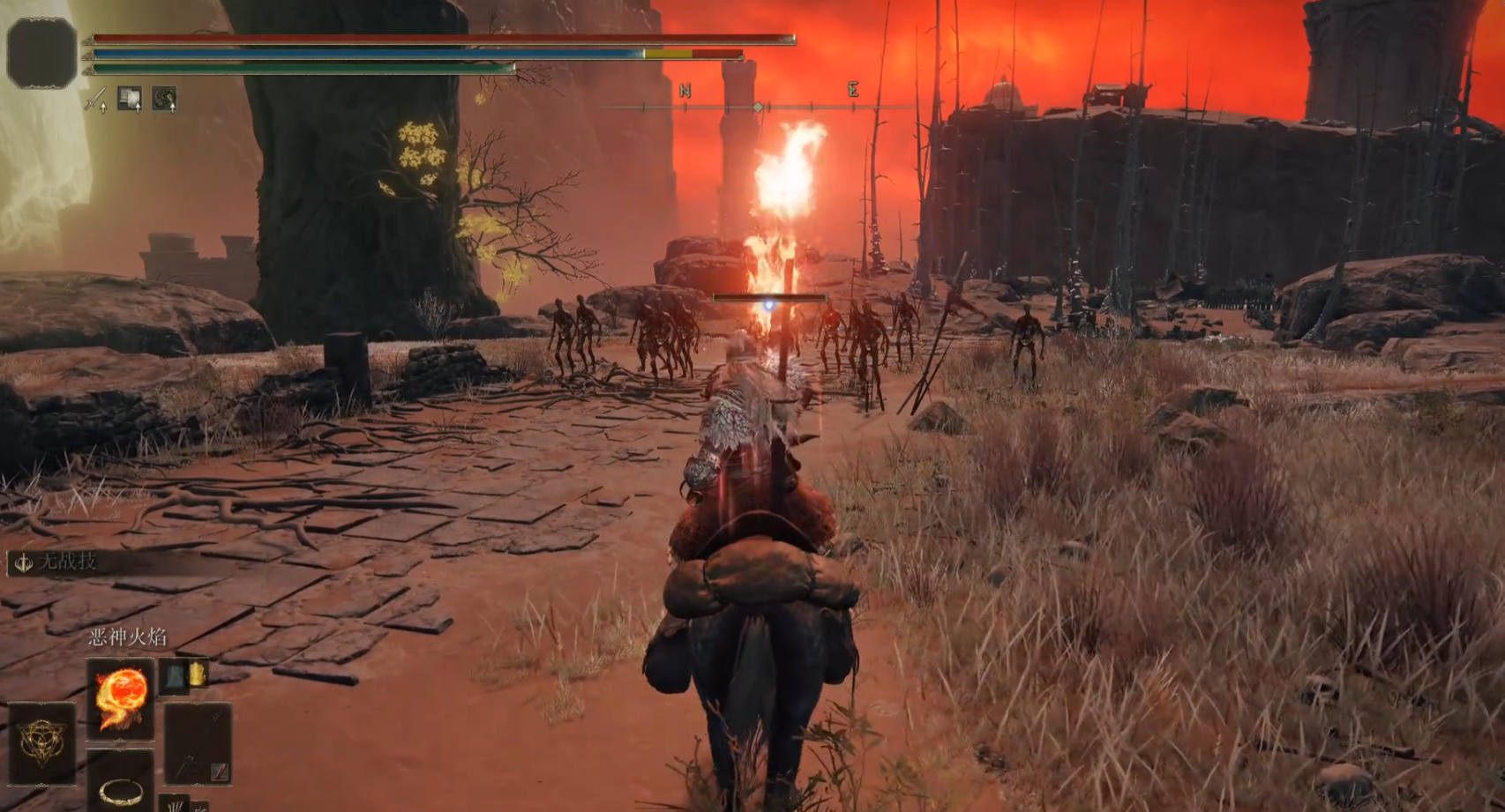Click the golden sacred seal slot

point(41,742)
